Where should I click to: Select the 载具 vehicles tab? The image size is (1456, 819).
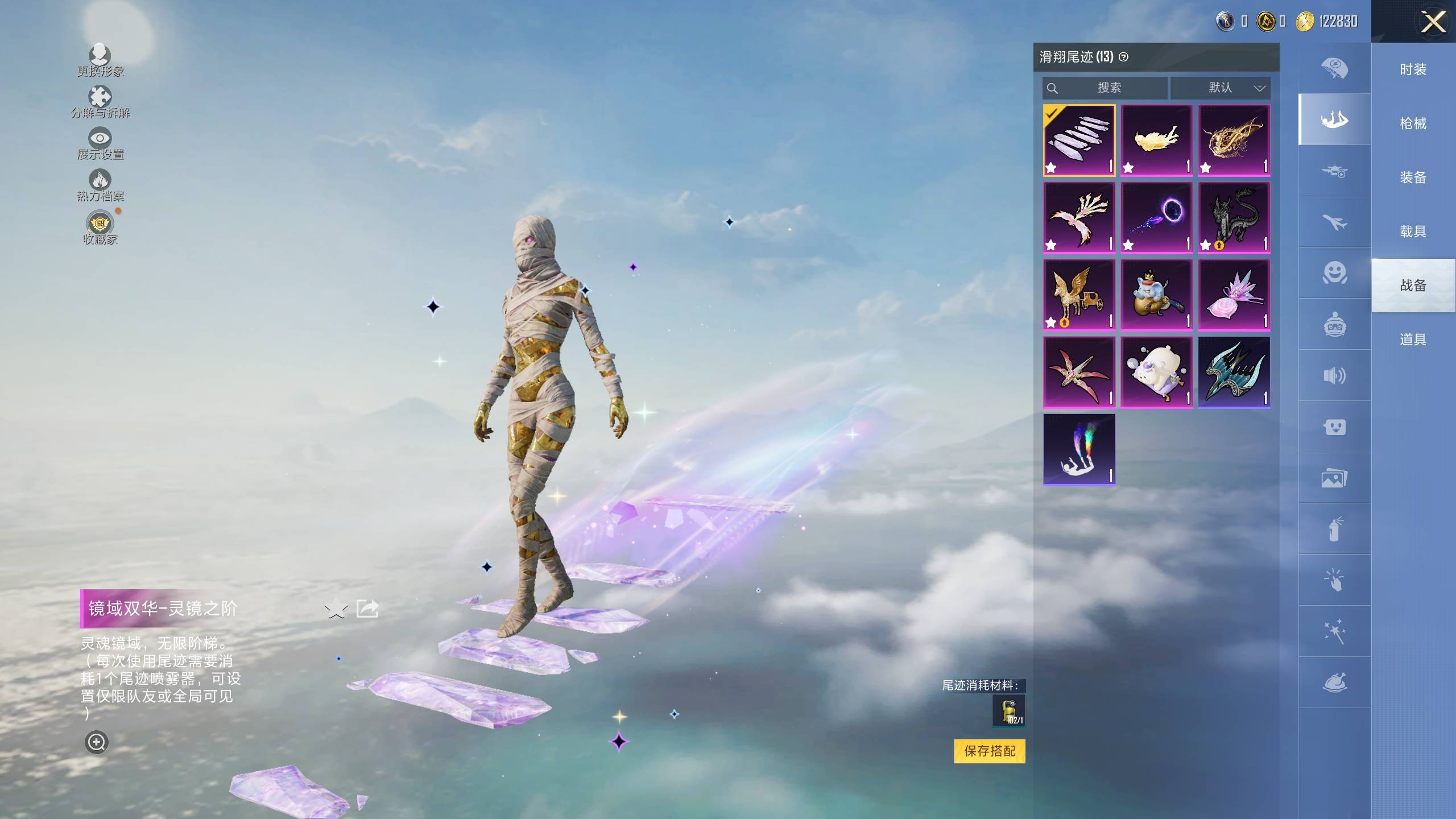1413,231
